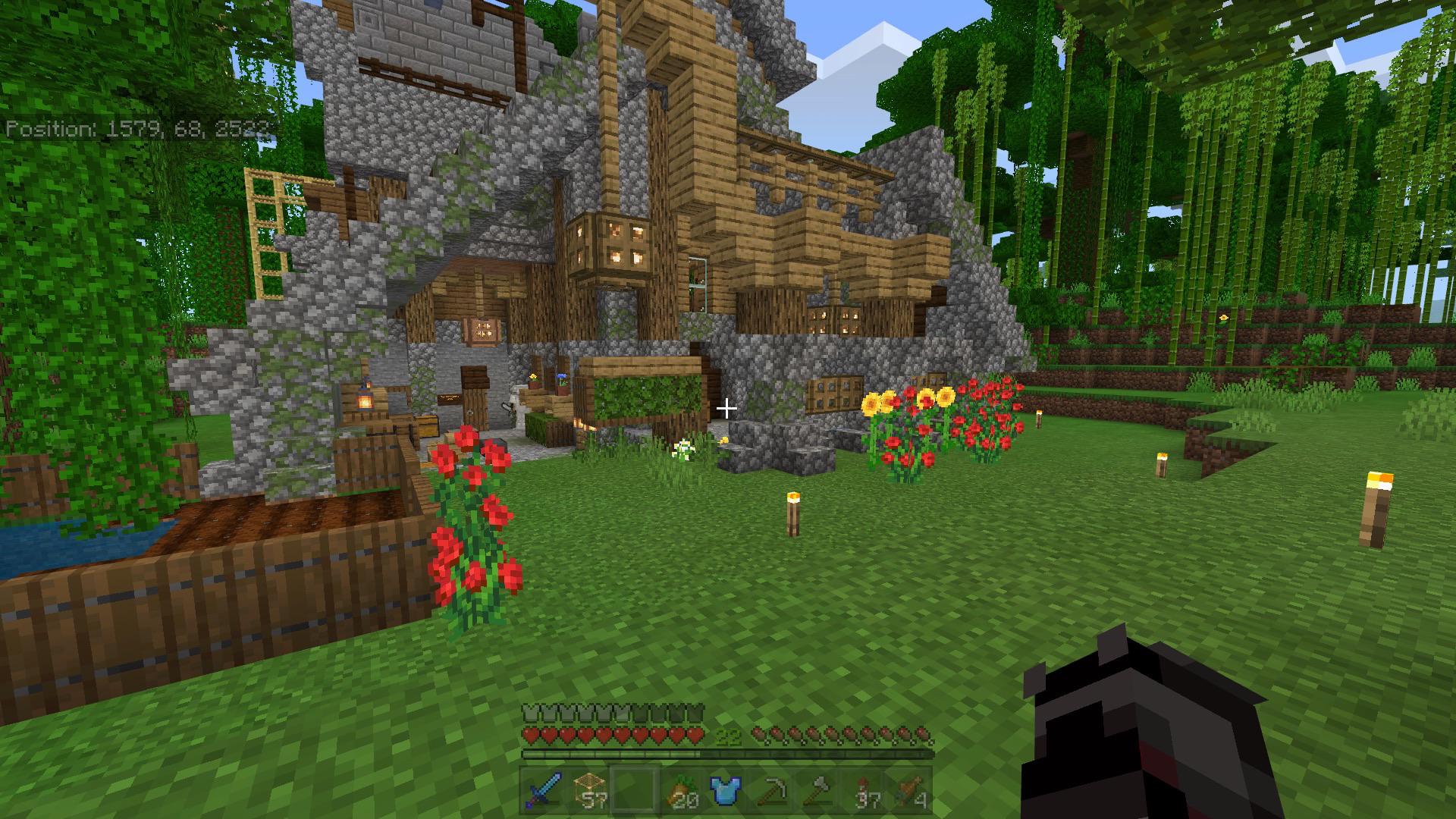This screenshot has height=819, width=1456.
Task: Choose the scaffolding stack of 57
Action: (x=589, y=791)
